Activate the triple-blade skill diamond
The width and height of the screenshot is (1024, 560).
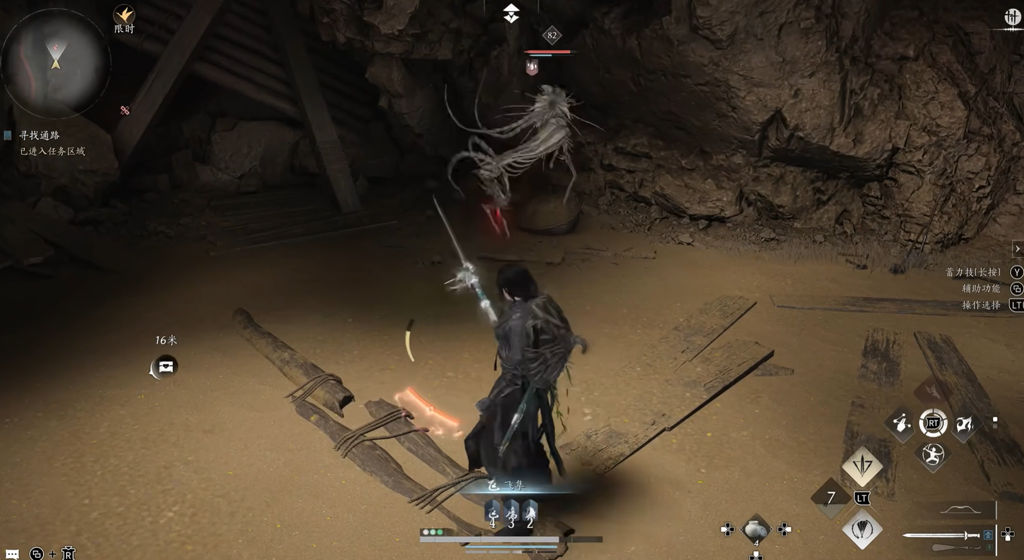pyautogui.click(x=862, y=466)
